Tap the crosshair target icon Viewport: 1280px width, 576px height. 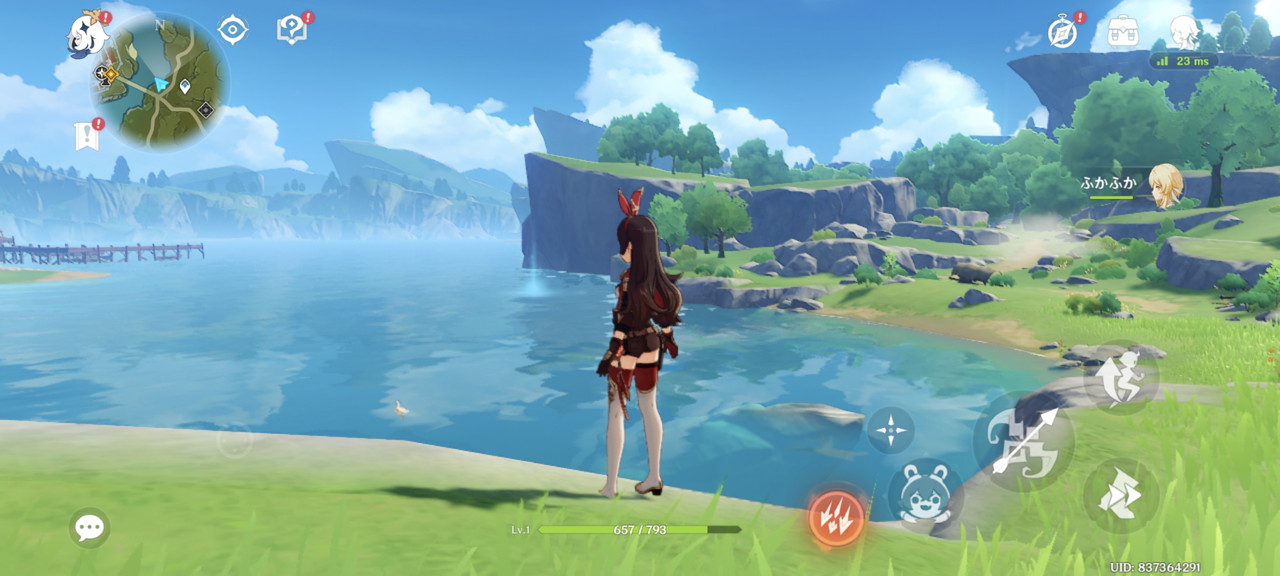(232, 30)
